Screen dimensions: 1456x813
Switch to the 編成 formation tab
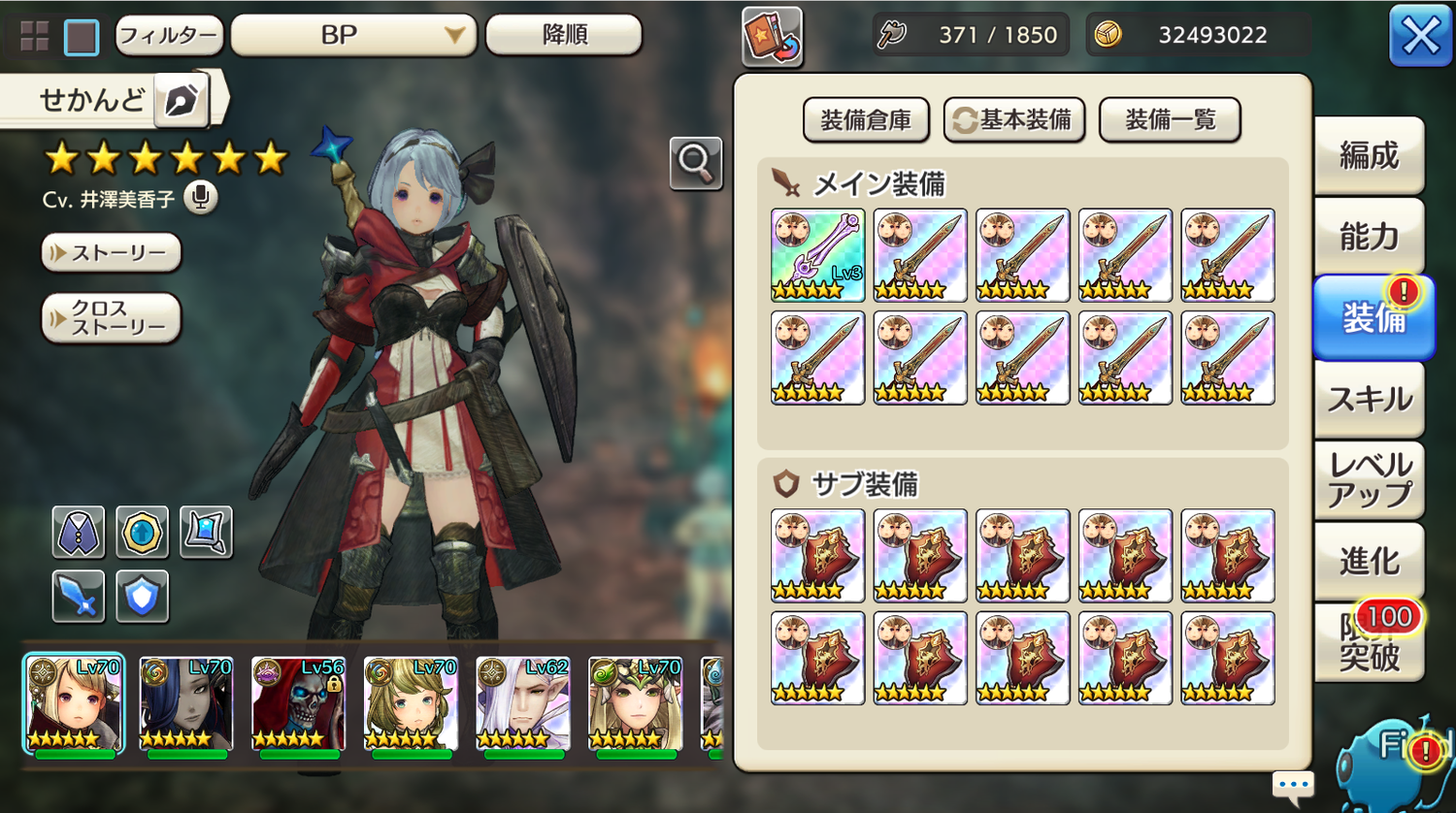1369,155
